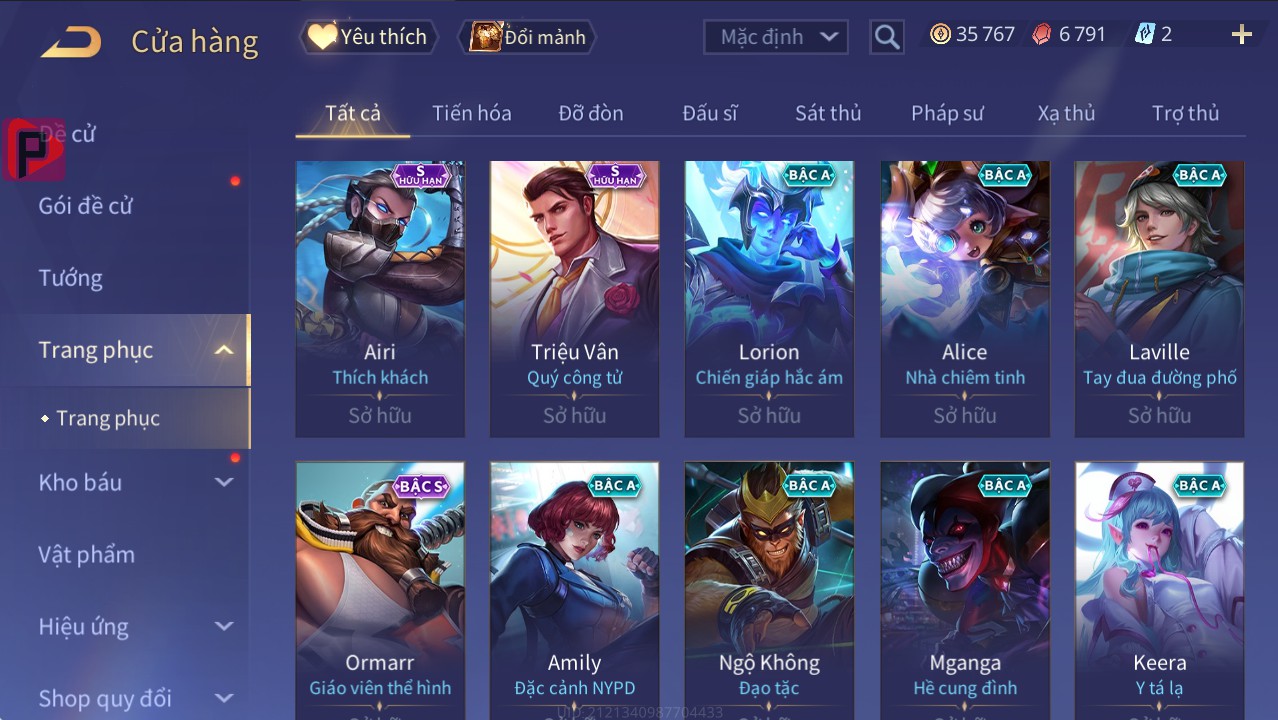Click the magnifying glass search button
1278x720 pixels.
[886, 37]
